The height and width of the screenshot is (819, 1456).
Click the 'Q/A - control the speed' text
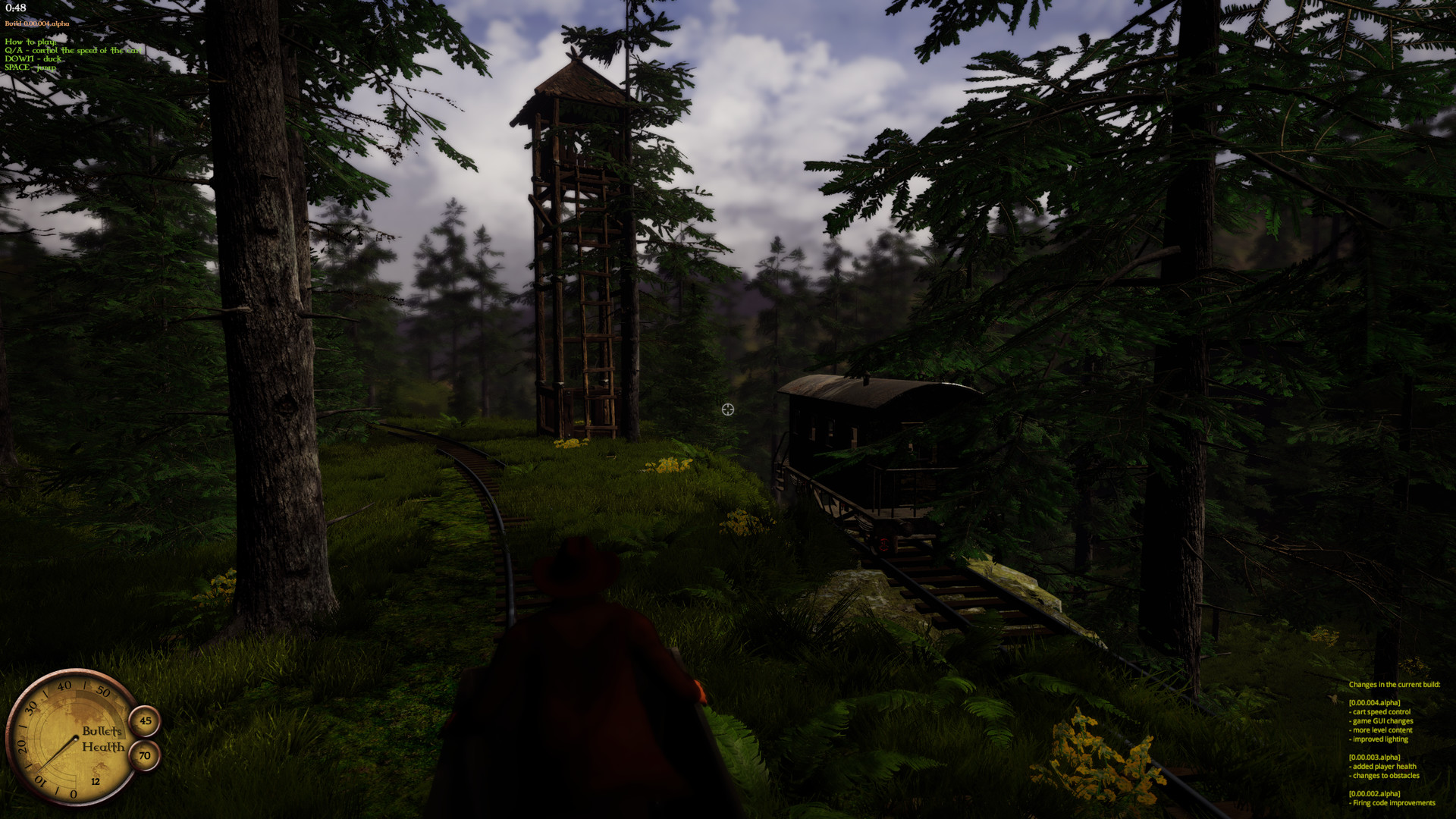pos(74,52)
